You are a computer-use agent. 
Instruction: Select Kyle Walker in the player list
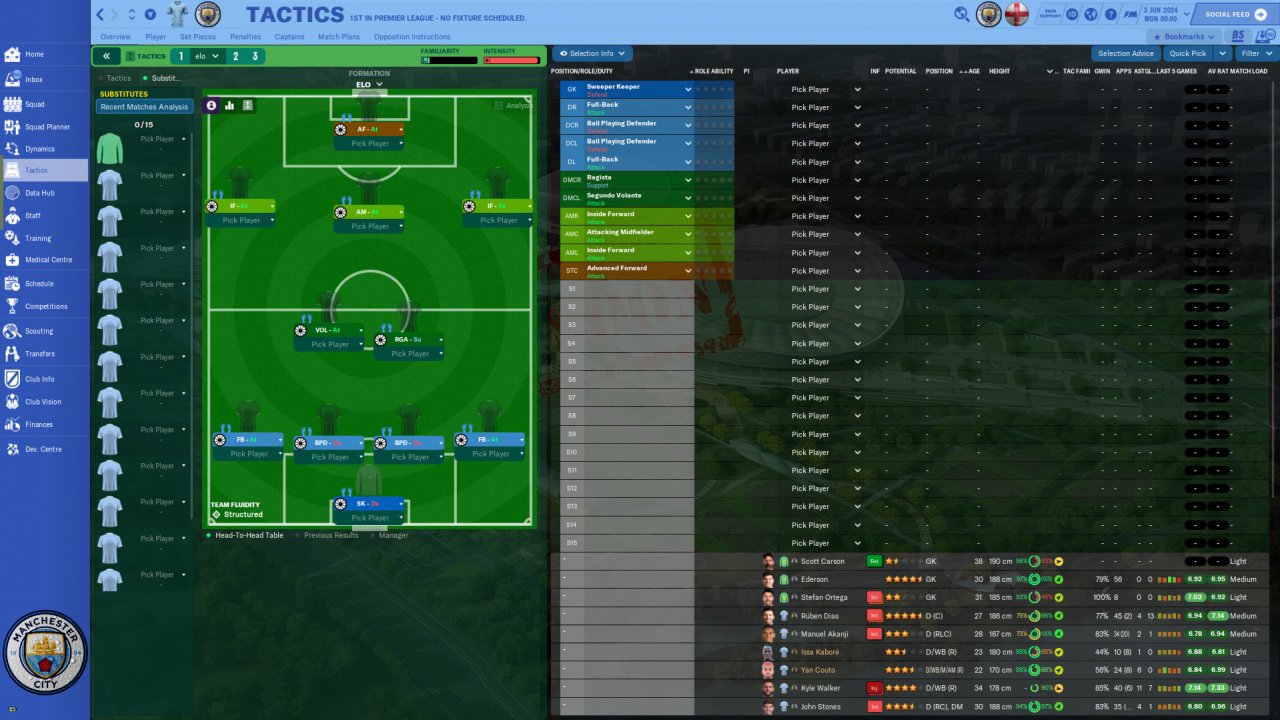click(821, 689)
